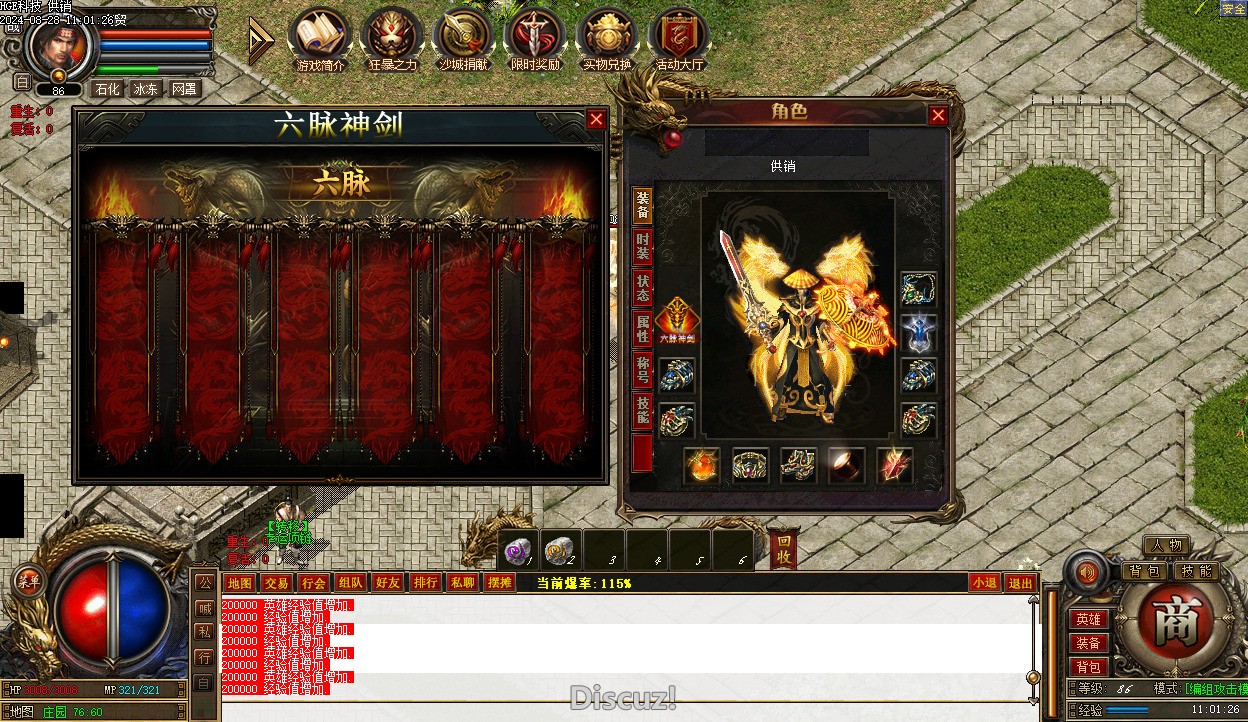The width and height of the screenshot is (1248, 722).
Task: Open the 游戏简介 game guide icon
Action: click(x=320, y=38)
